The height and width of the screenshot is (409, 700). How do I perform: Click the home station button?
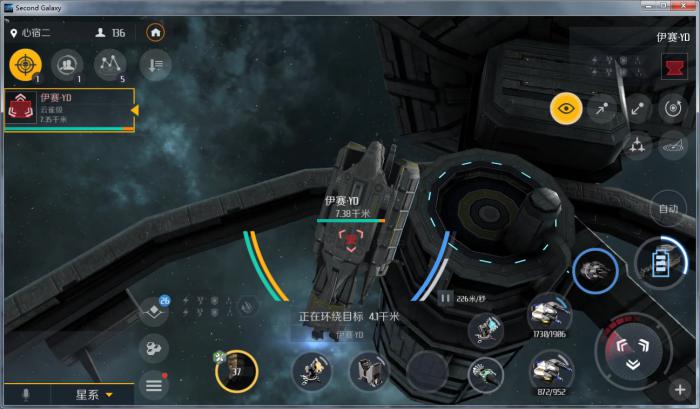pyautogui.click(x=155, y=32)
